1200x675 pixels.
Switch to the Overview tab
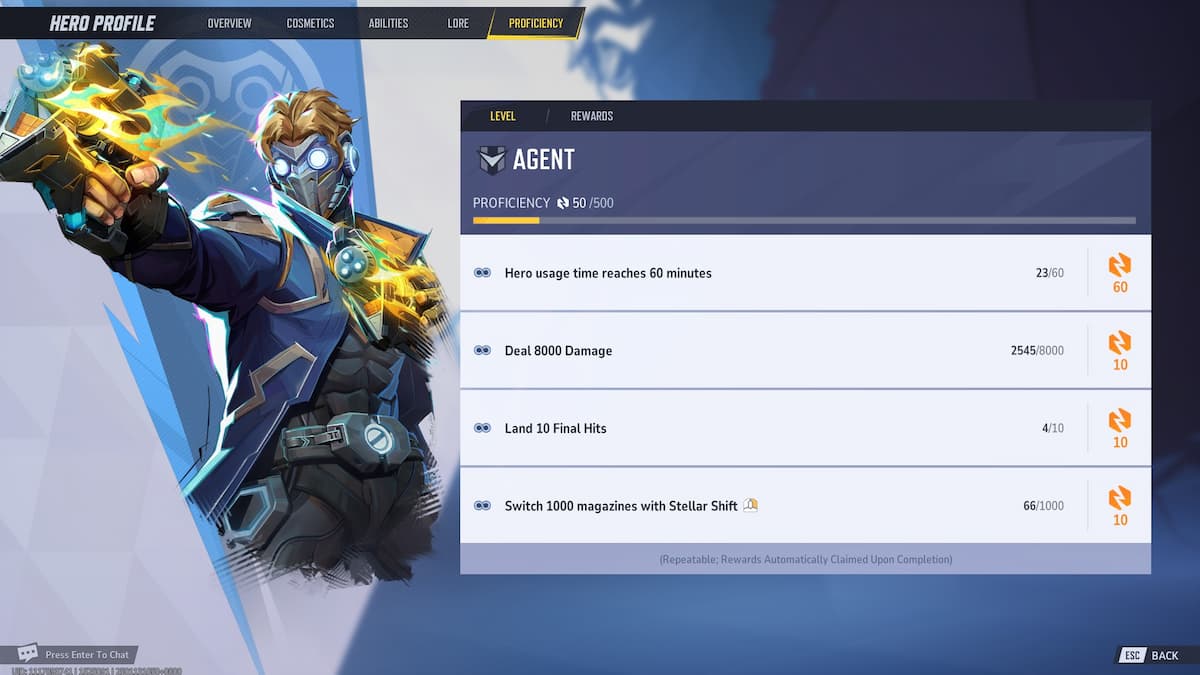pos(229,23)
